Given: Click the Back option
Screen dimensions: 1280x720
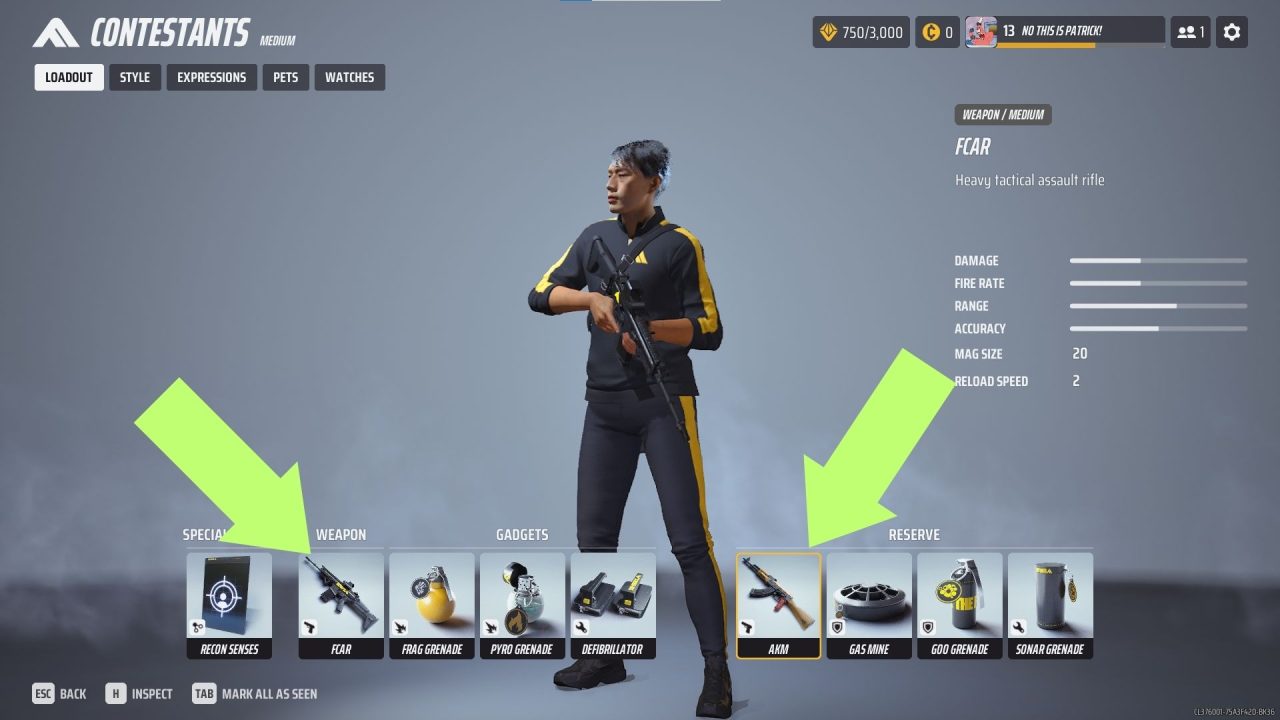Looking at the screenshot, I should pos(60,693).
